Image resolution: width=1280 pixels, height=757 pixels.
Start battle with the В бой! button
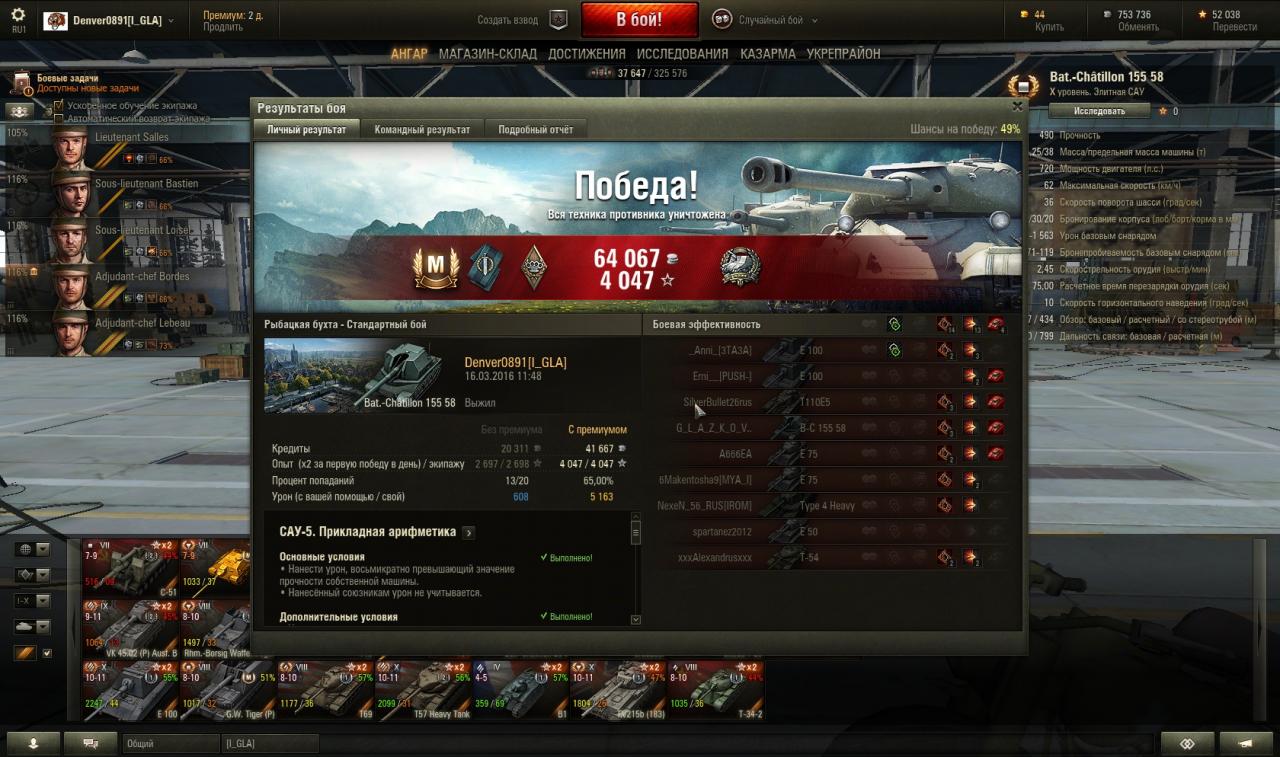(x=639, y=20)
